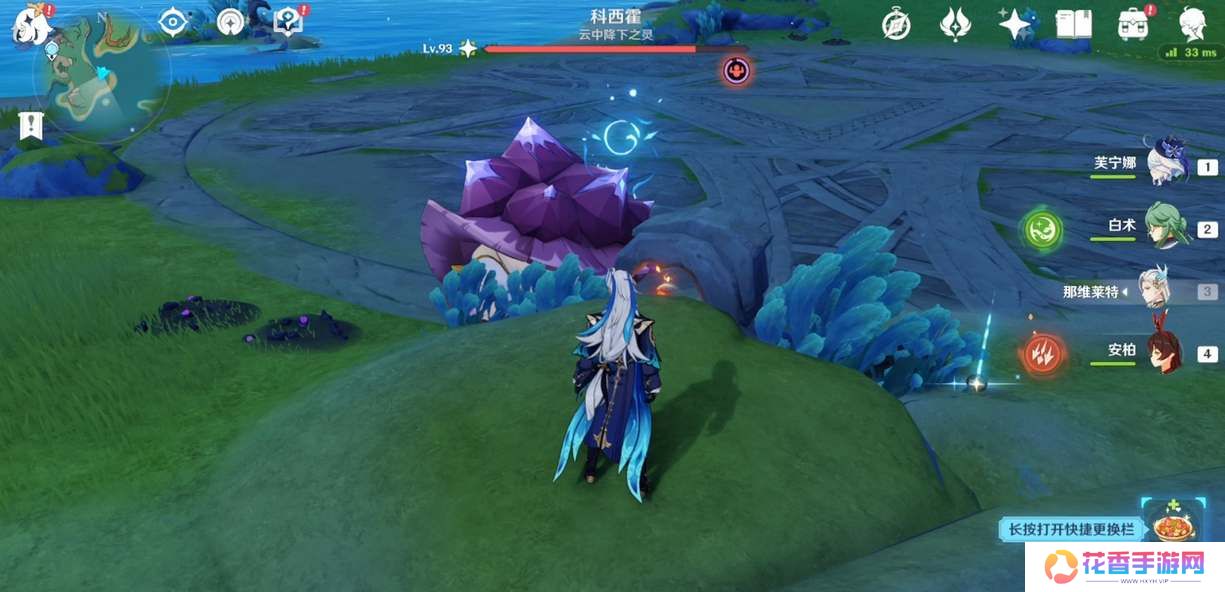Switch to party member 芙宁娜
Image resolution: width=1225 pixels, height=592 pixels.
(x=1166, y=164)
